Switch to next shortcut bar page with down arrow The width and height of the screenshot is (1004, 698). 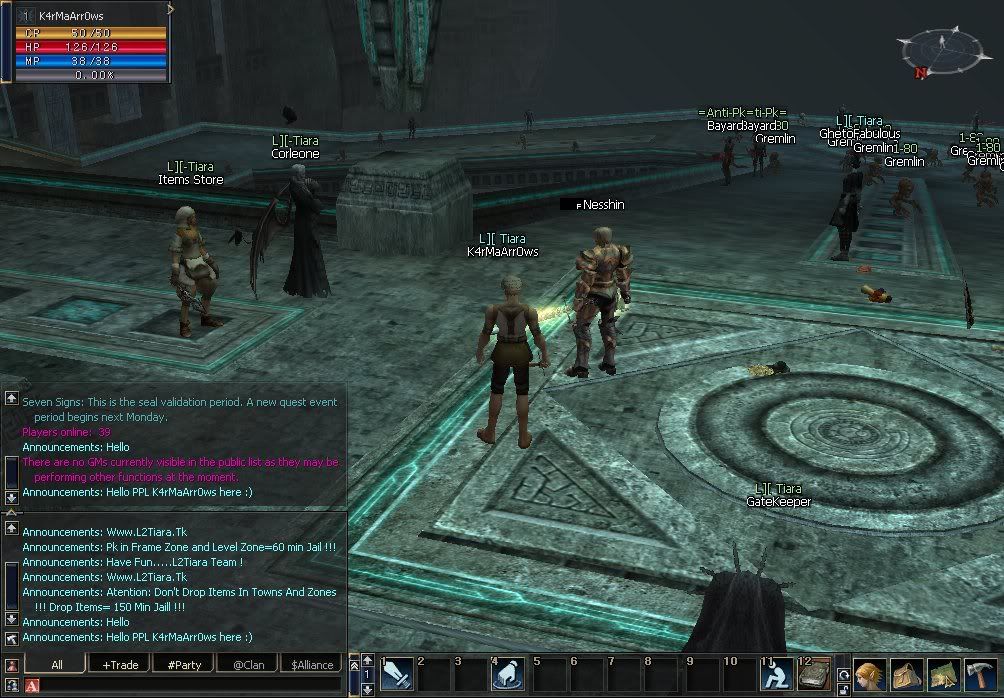pos(367,689)
